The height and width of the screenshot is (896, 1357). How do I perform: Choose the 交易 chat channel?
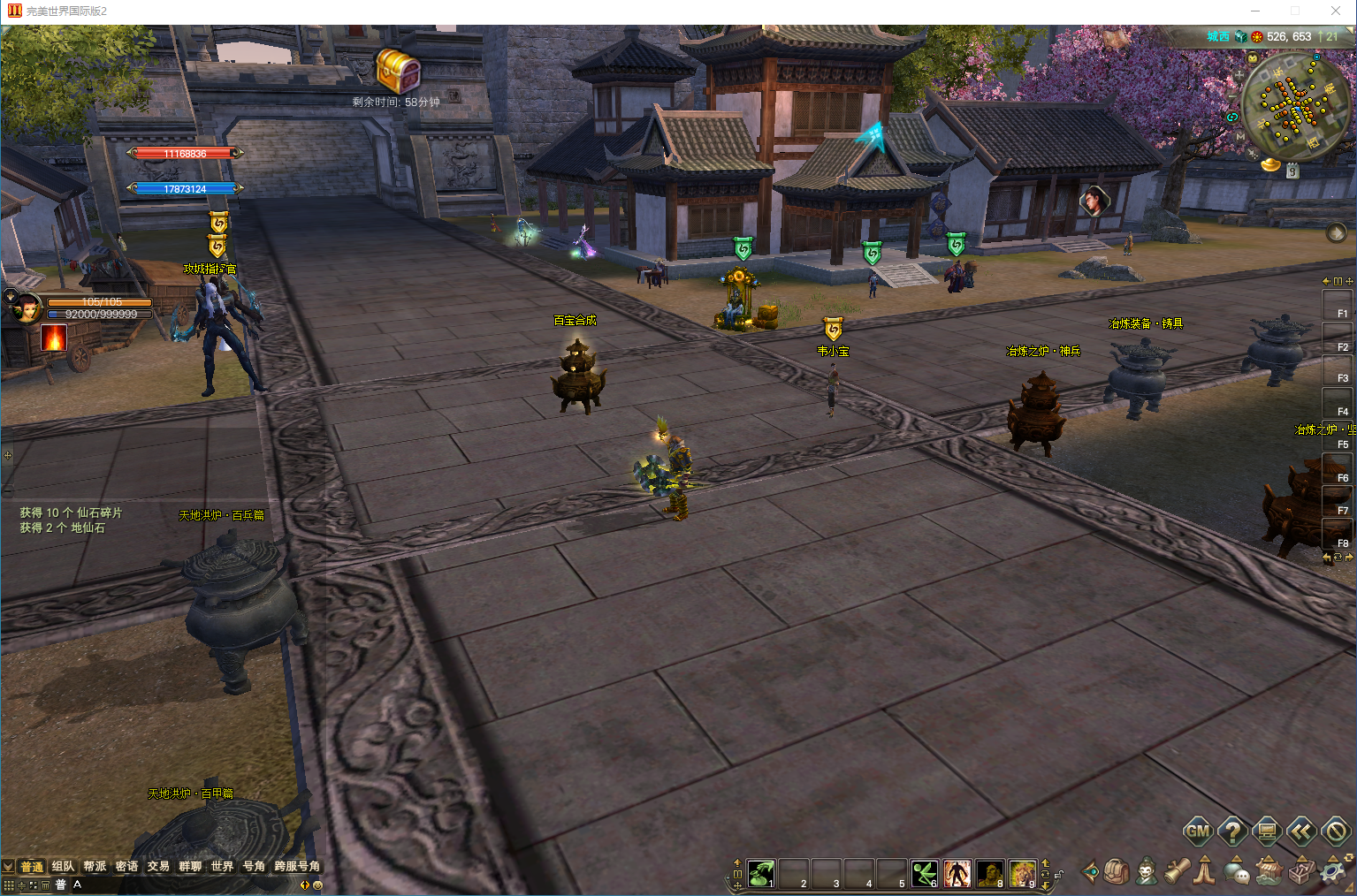tap(158, 866)
